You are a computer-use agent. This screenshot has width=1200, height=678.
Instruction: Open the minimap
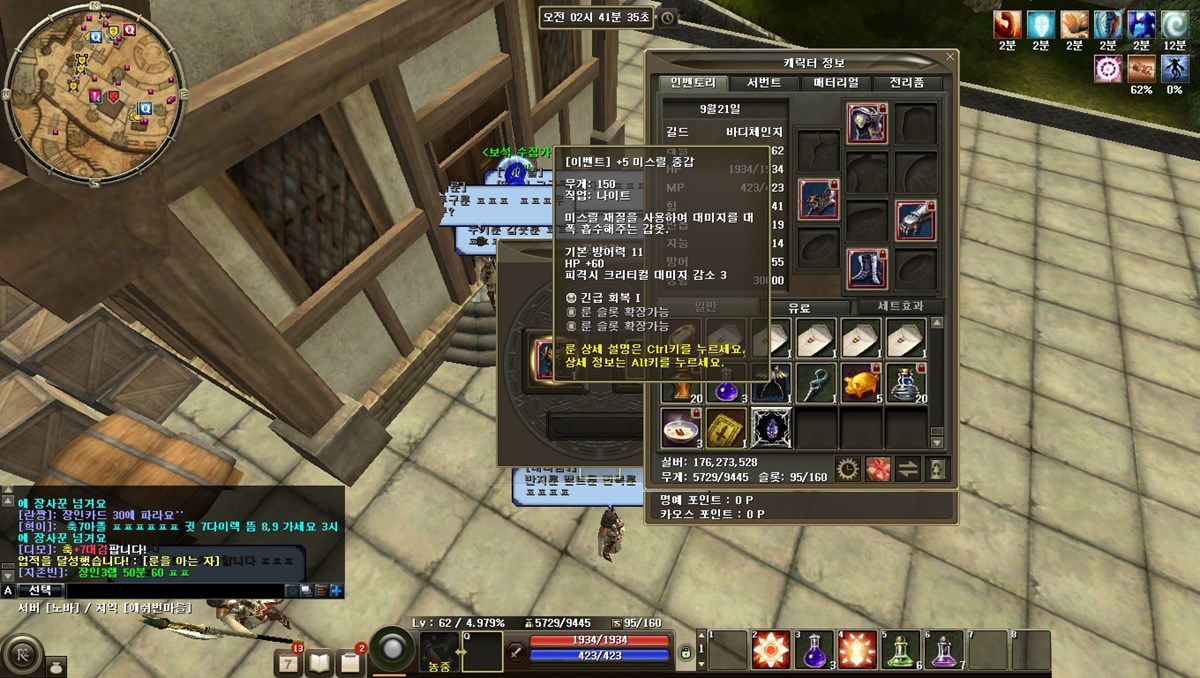95,91
